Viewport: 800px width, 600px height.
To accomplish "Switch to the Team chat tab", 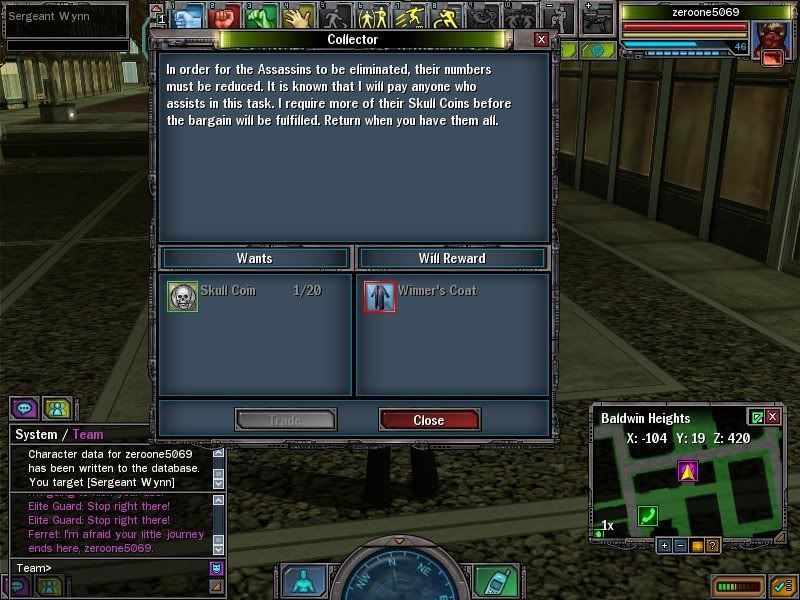I will 87,435.
